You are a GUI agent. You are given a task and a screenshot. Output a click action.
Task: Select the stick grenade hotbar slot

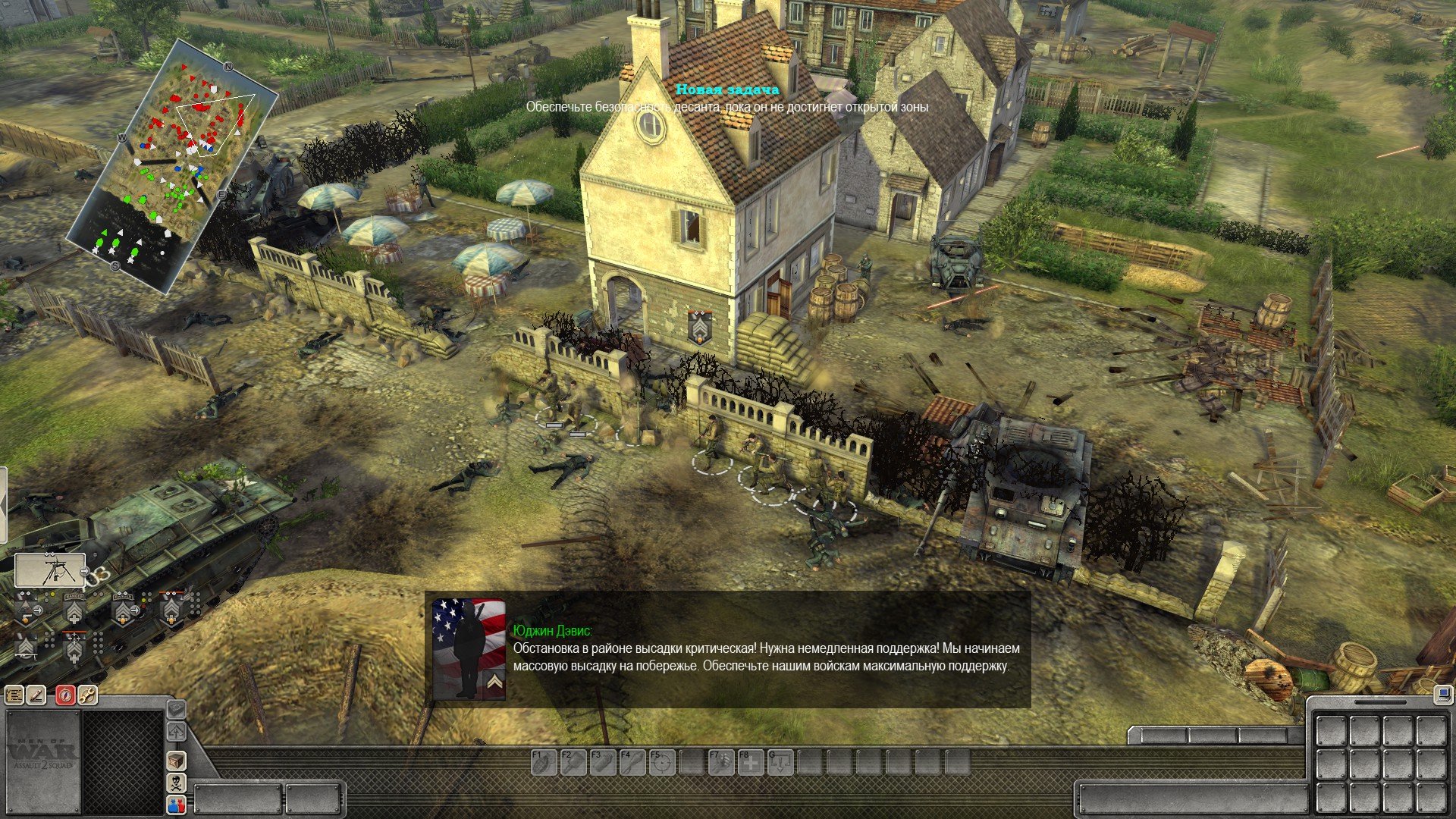click(x=571, y=761)
